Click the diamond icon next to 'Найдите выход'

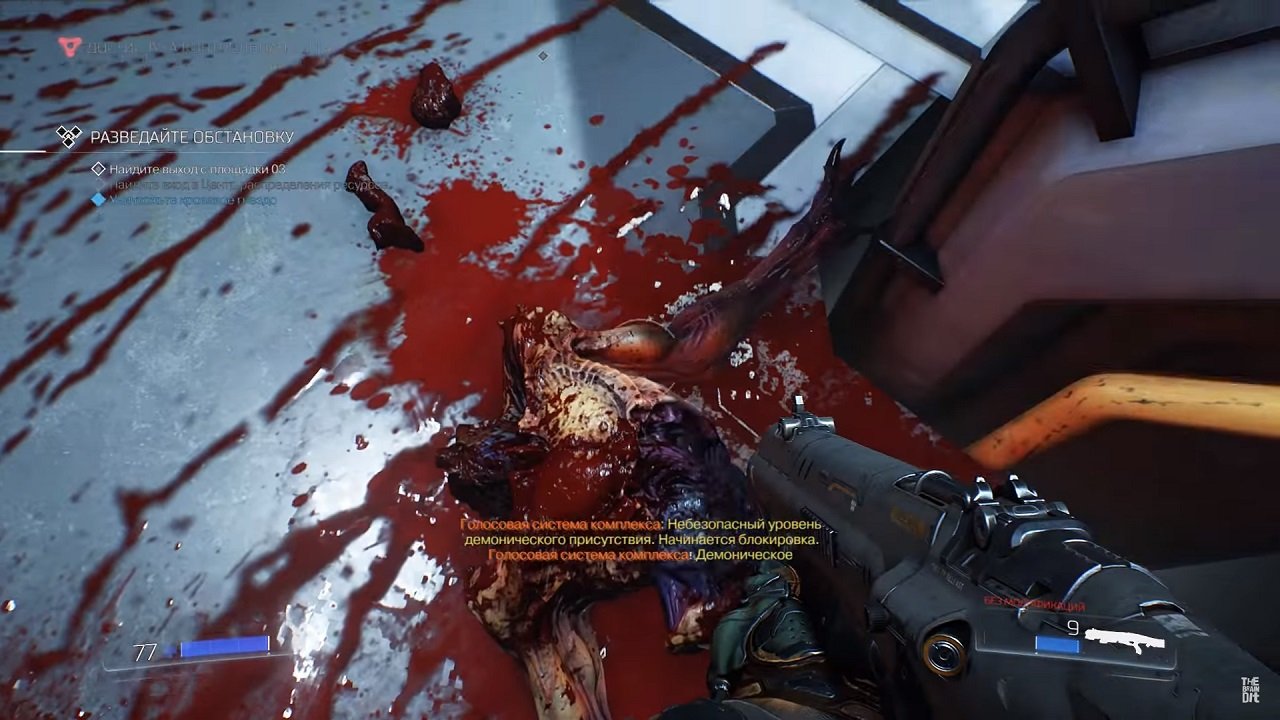coord(99,168)
